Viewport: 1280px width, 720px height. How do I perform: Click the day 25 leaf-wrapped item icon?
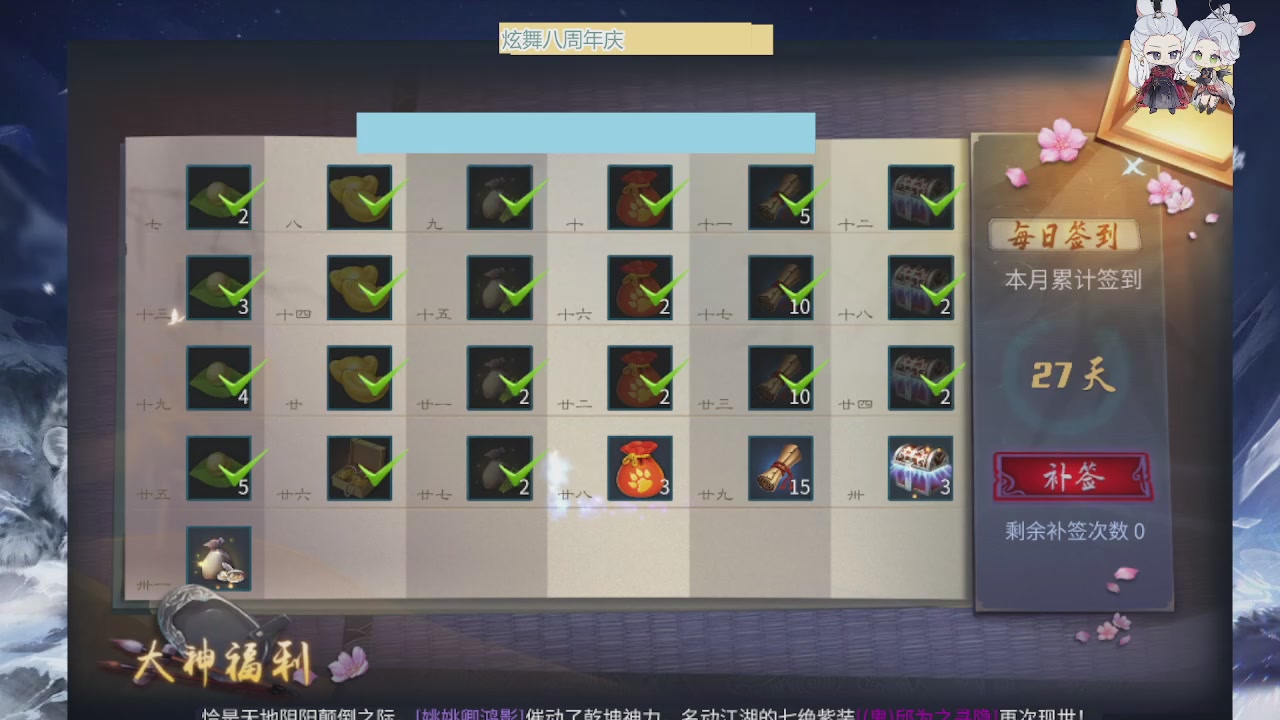tap(219, 467)
